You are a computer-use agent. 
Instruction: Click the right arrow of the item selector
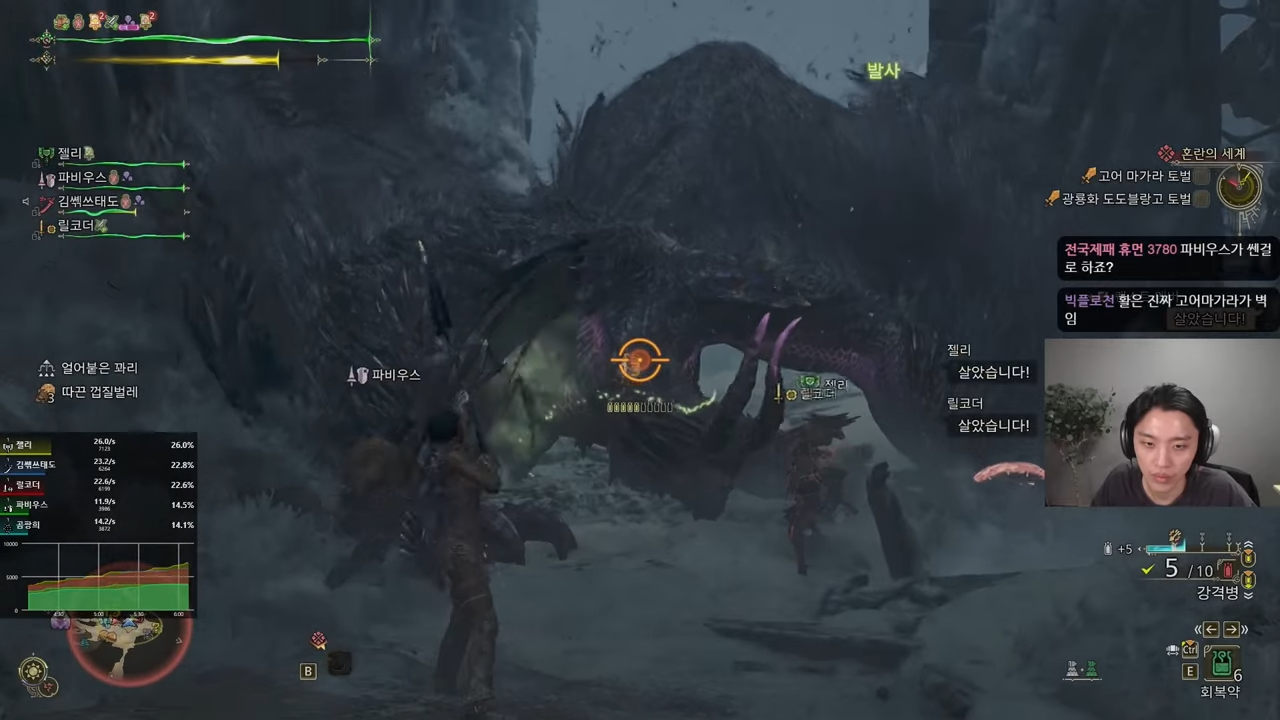[x=1231, y=629]
